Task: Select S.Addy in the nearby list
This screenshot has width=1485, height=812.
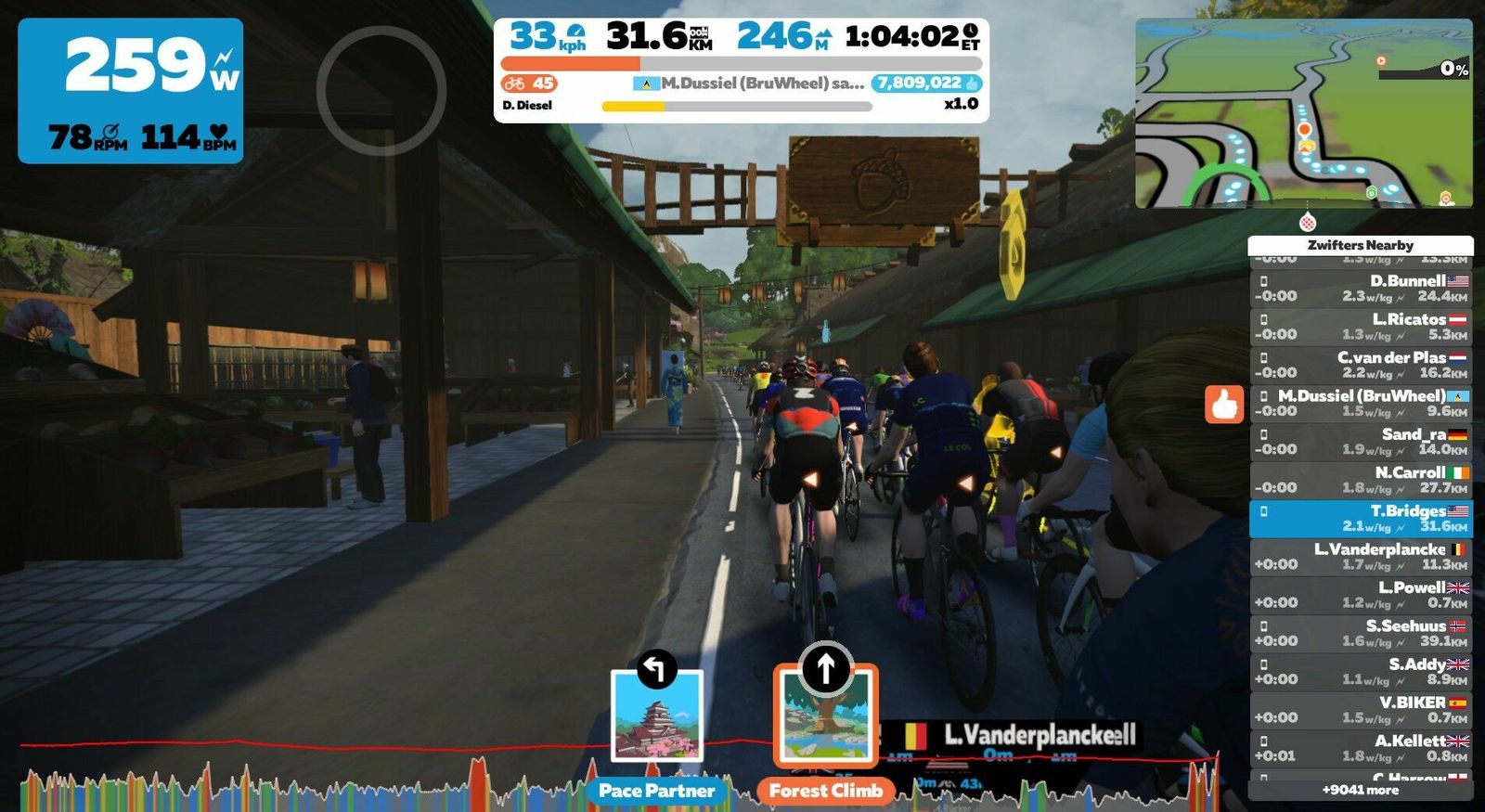Action: (x=1361, y=672)
